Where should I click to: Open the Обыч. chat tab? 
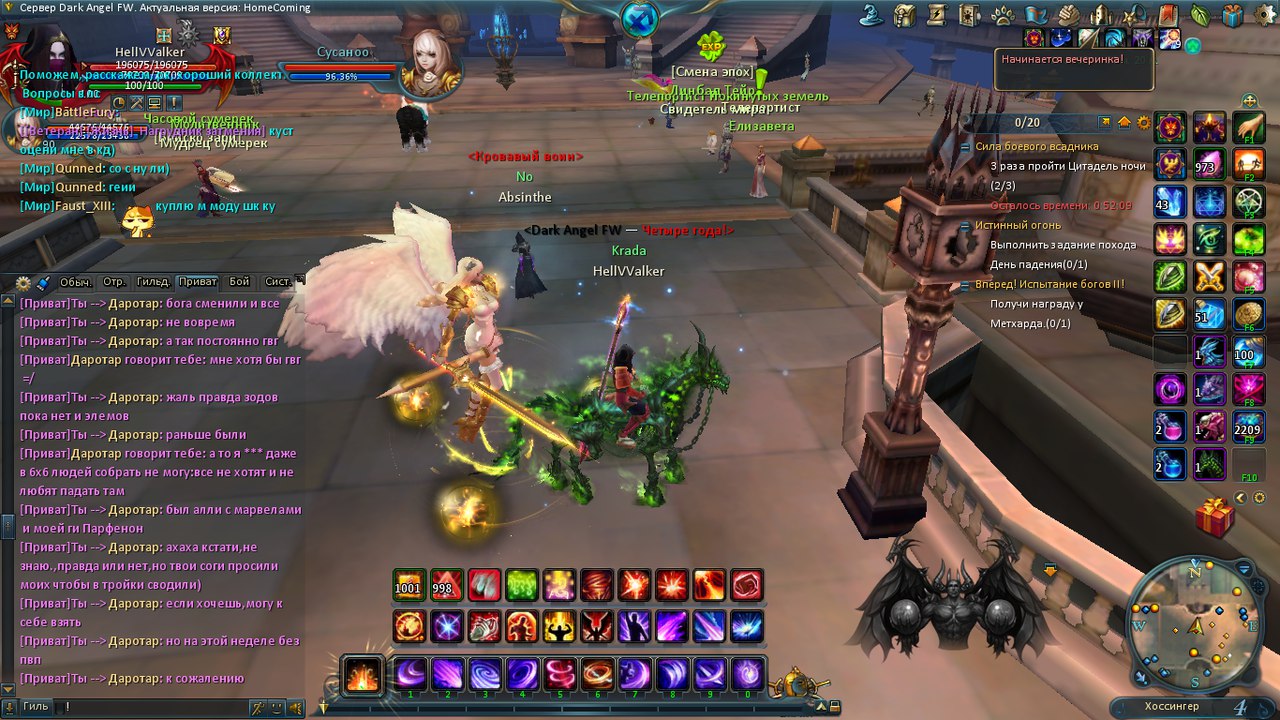[x=76, y=282]
